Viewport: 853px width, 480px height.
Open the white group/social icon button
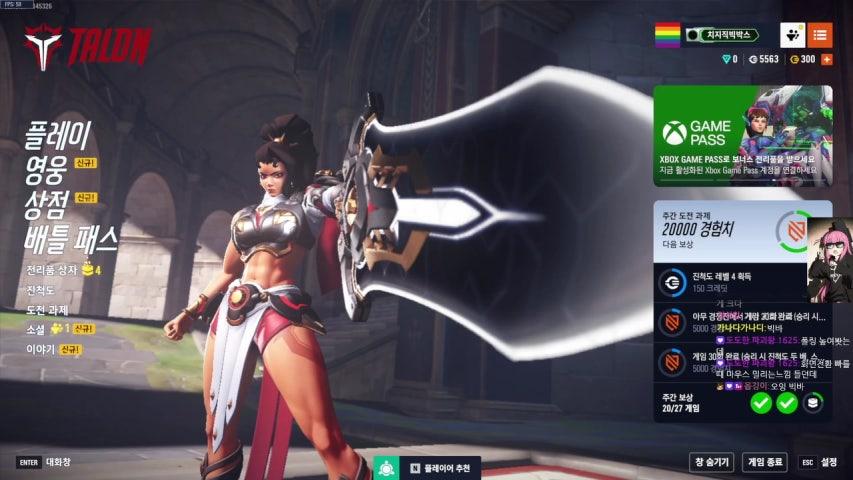pyautogui.click(x=792, y=35)
